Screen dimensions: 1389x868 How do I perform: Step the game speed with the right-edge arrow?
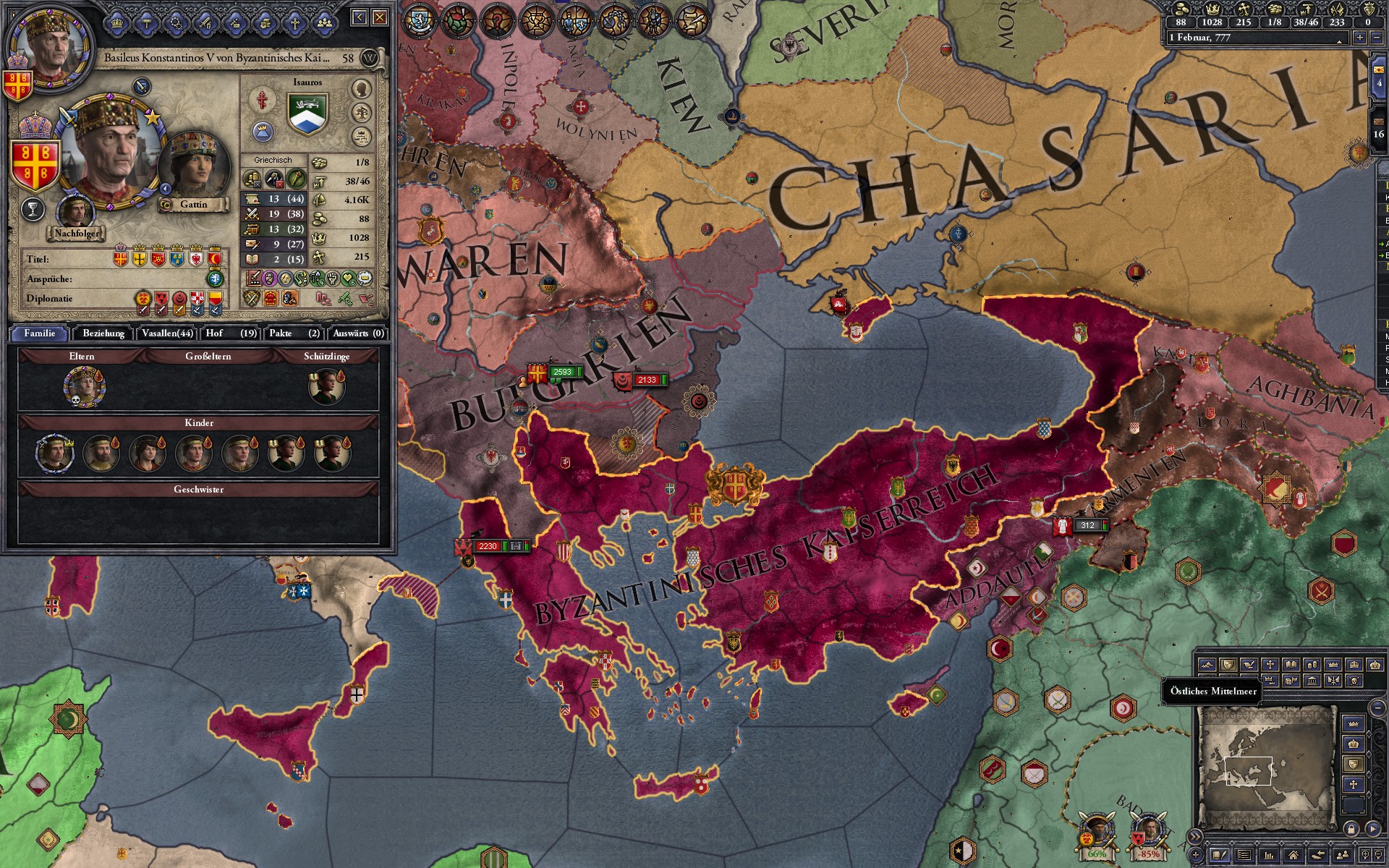click(x=1360, y=38)
